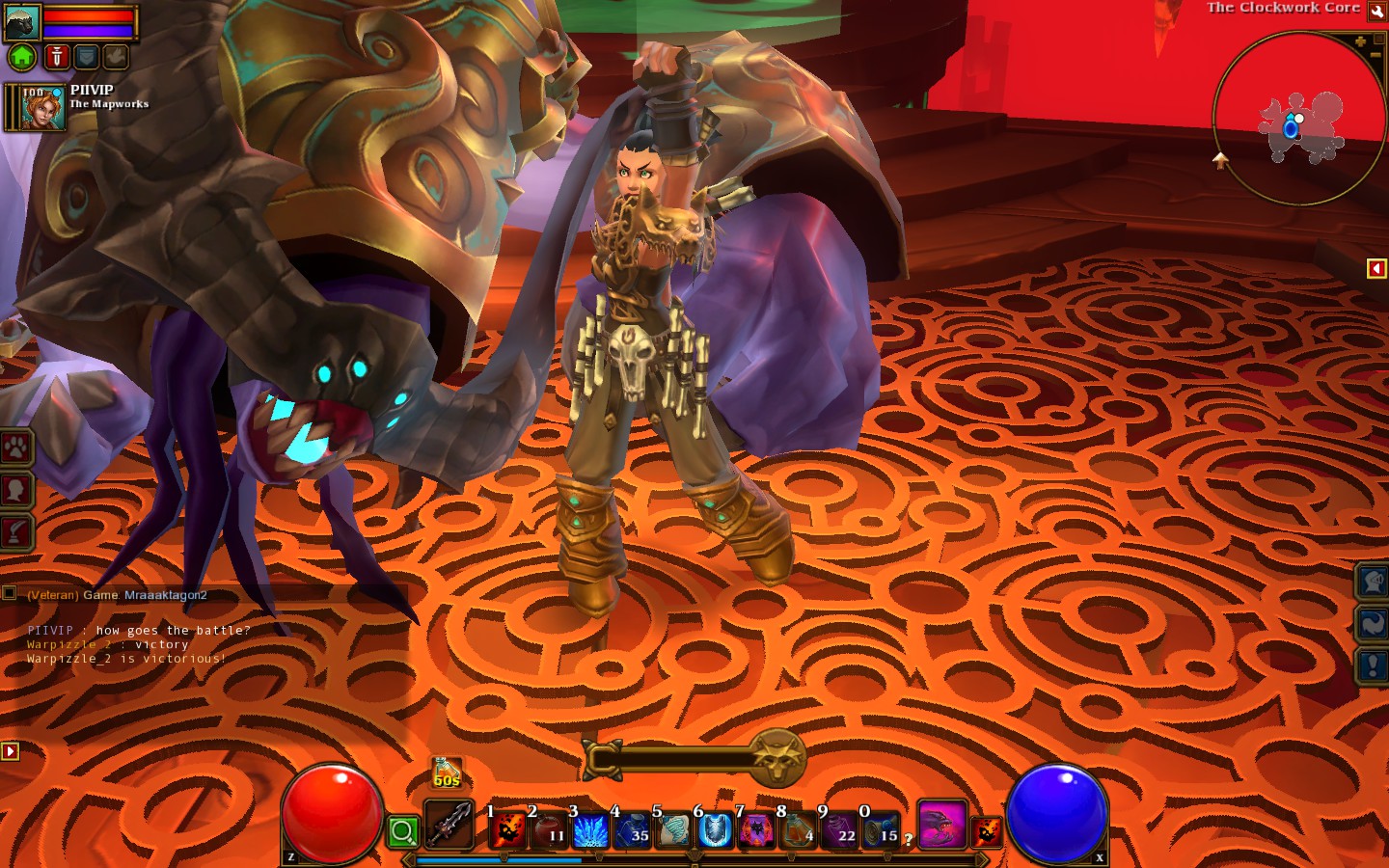Select party member PIIVIP's portrait
This screenshot has width=1389, height=868.
click(x=42, y=108)
